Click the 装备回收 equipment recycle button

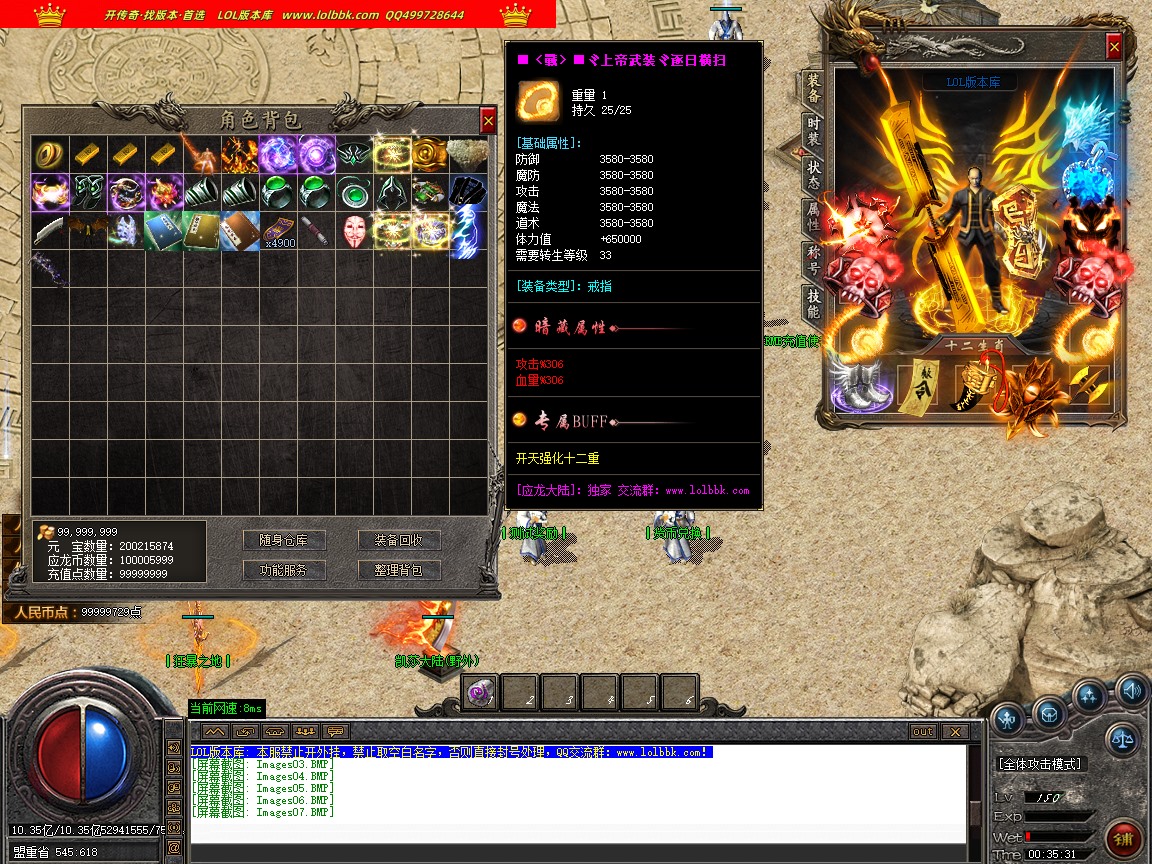point(399,540)
